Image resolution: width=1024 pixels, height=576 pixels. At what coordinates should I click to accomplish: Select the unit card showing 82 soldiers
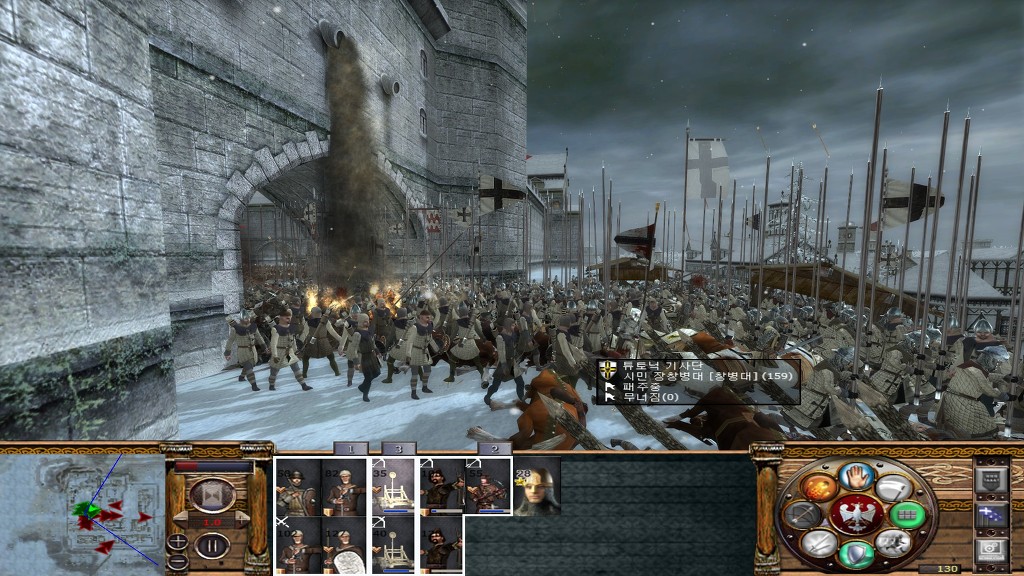coord(343,487)
